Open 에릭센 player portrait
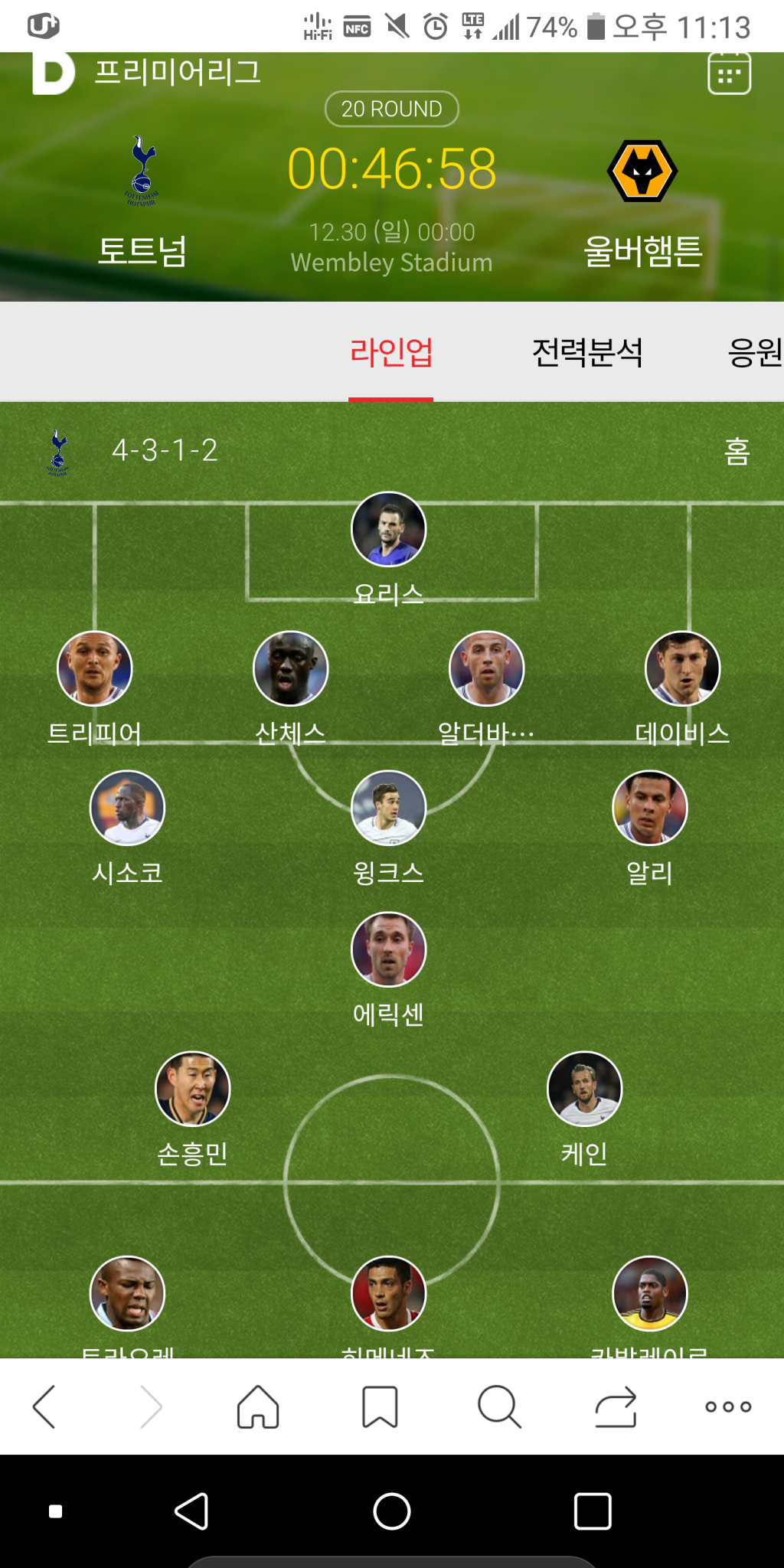The image size is (784, 1568). 389,949
